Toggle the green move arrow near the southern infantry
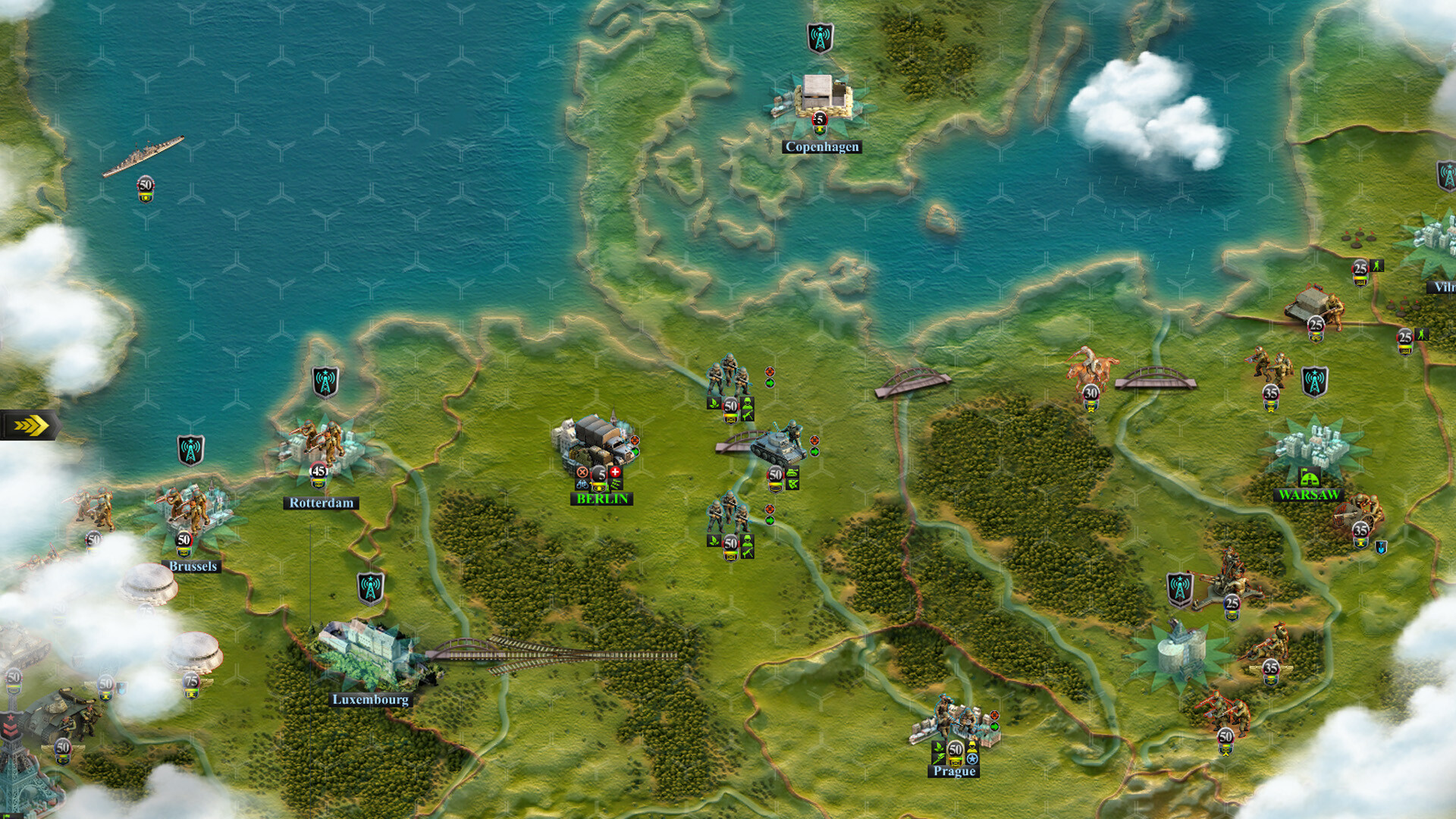 click(x=770, y=520)
